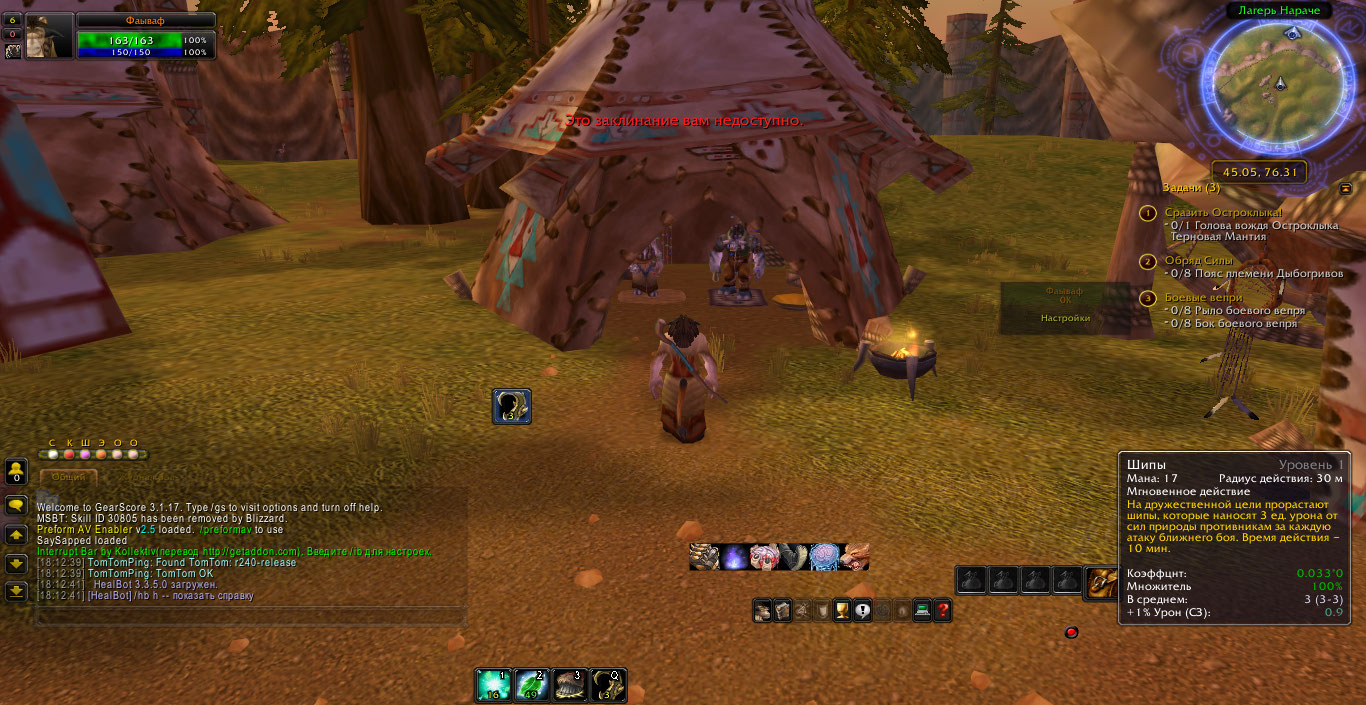The width and height of the screenshot is (1366, 705).
Task: Cast the Шипы thorns spell on slot Q
Action: click(608, 685)
